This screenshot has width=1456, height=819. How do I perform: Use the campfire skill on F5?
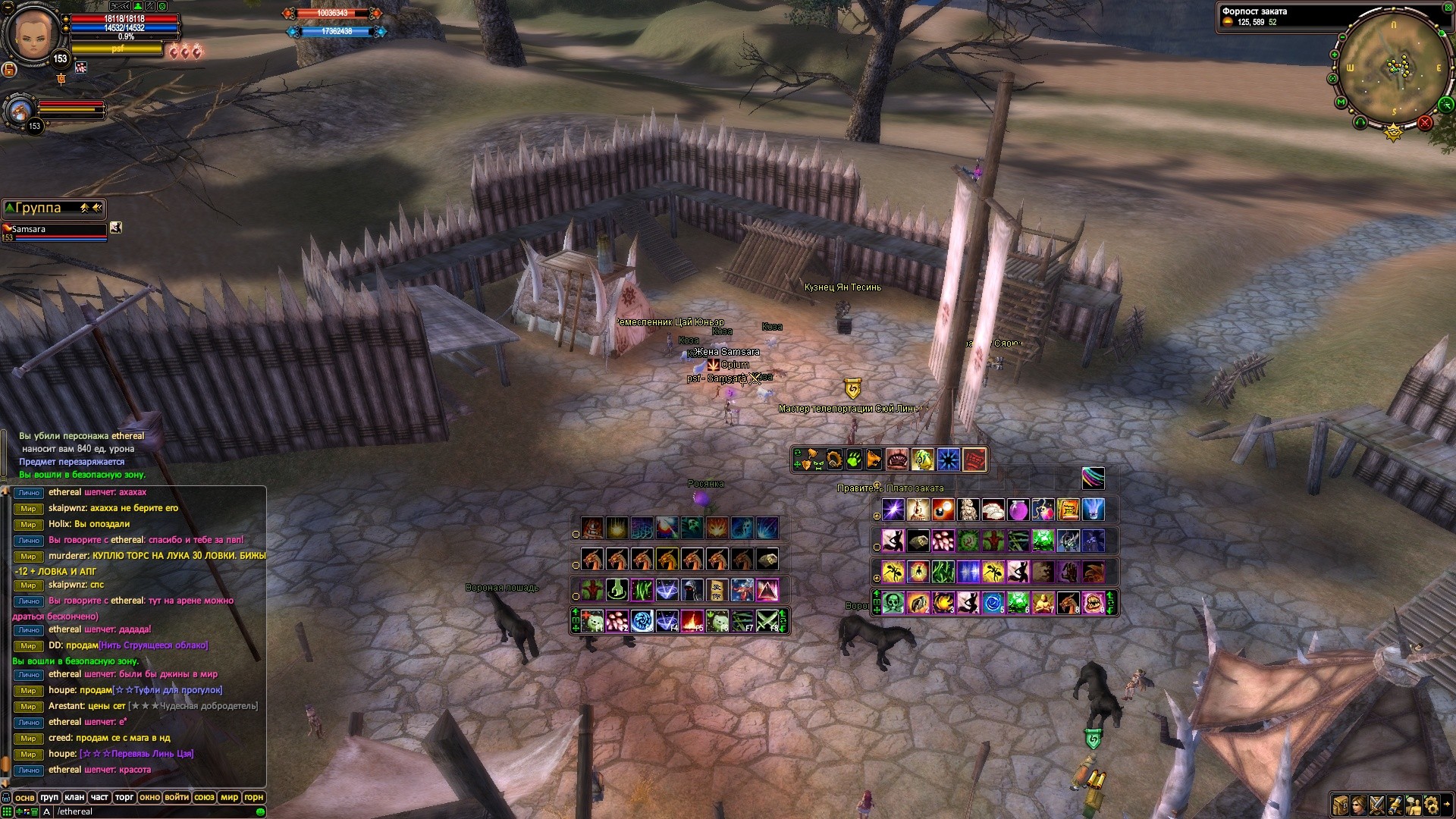click(x=692, y=621)
